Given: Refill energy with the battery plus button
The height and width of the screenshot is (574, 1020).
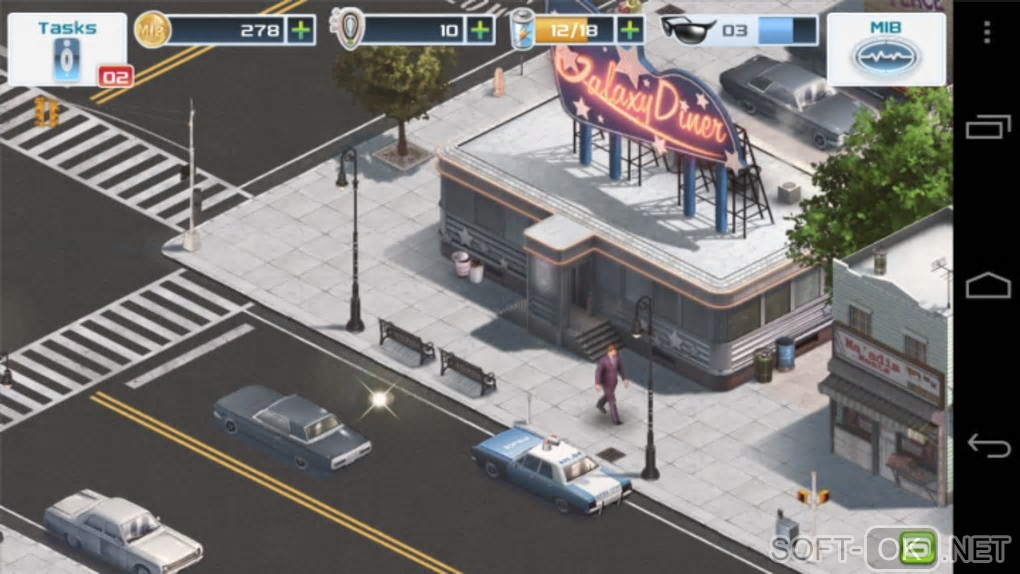Looking at the screenshot, I should point(629,30).
